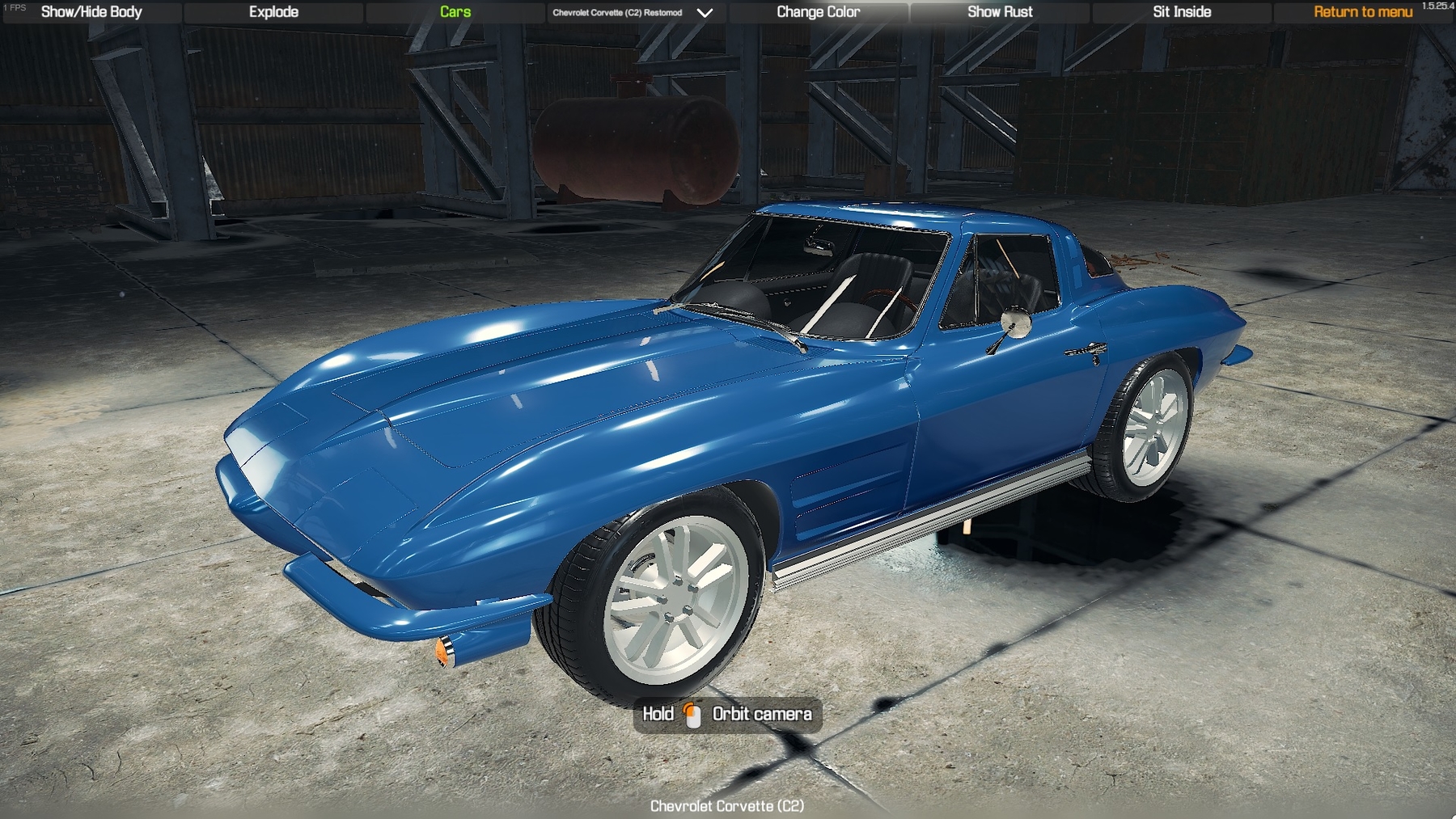Click the car's side mirror
Screen dimensions: 1456x819
(x=1016, y=323)
